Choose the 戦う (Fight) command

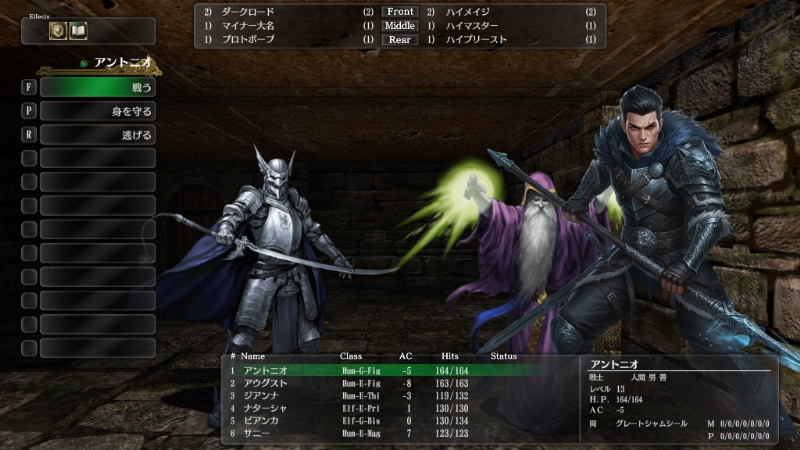pyautogui.click(x=98, y=88)
